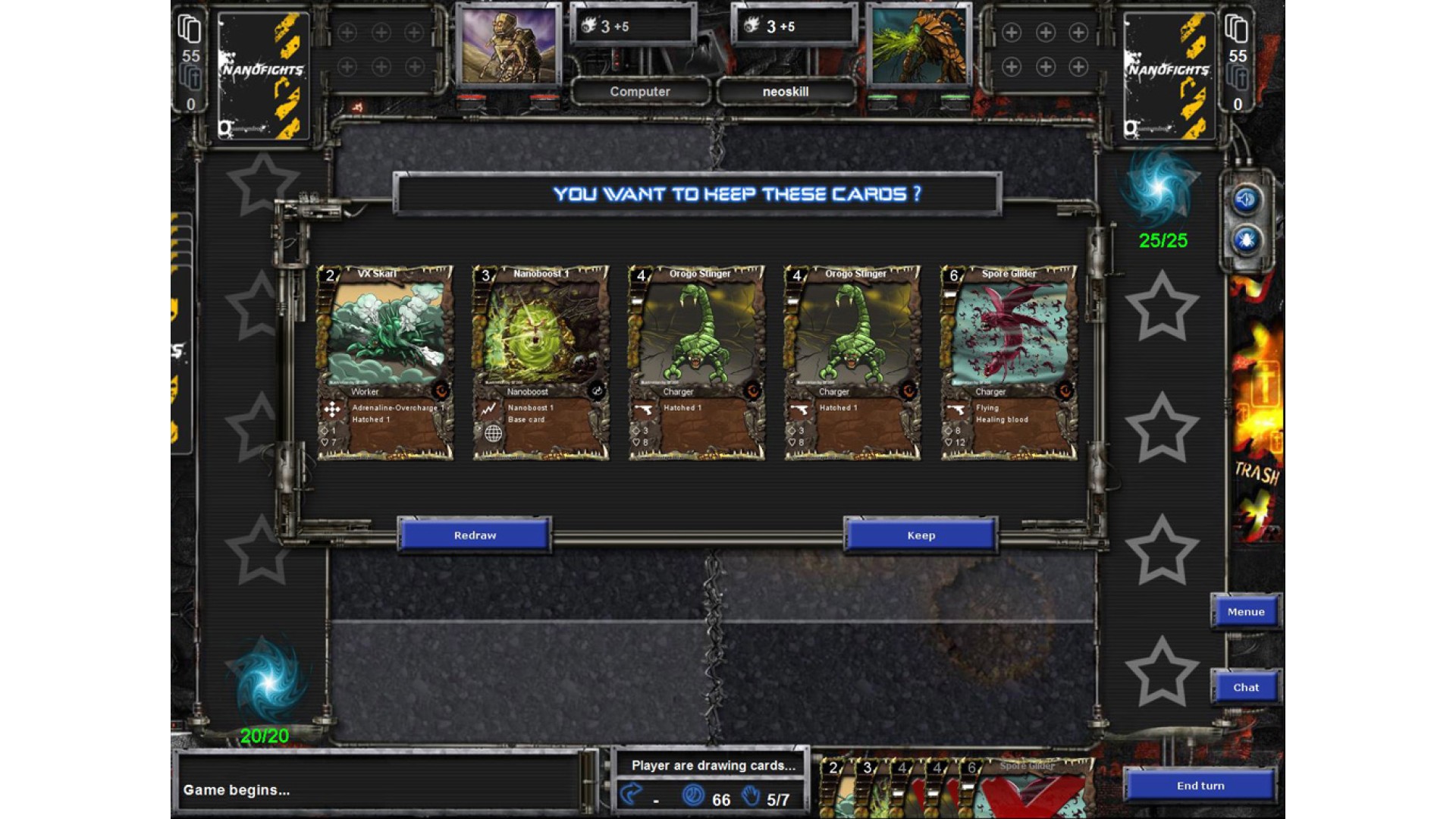Click the Redraw button
Screen dimensions: 1456x819
475,535
